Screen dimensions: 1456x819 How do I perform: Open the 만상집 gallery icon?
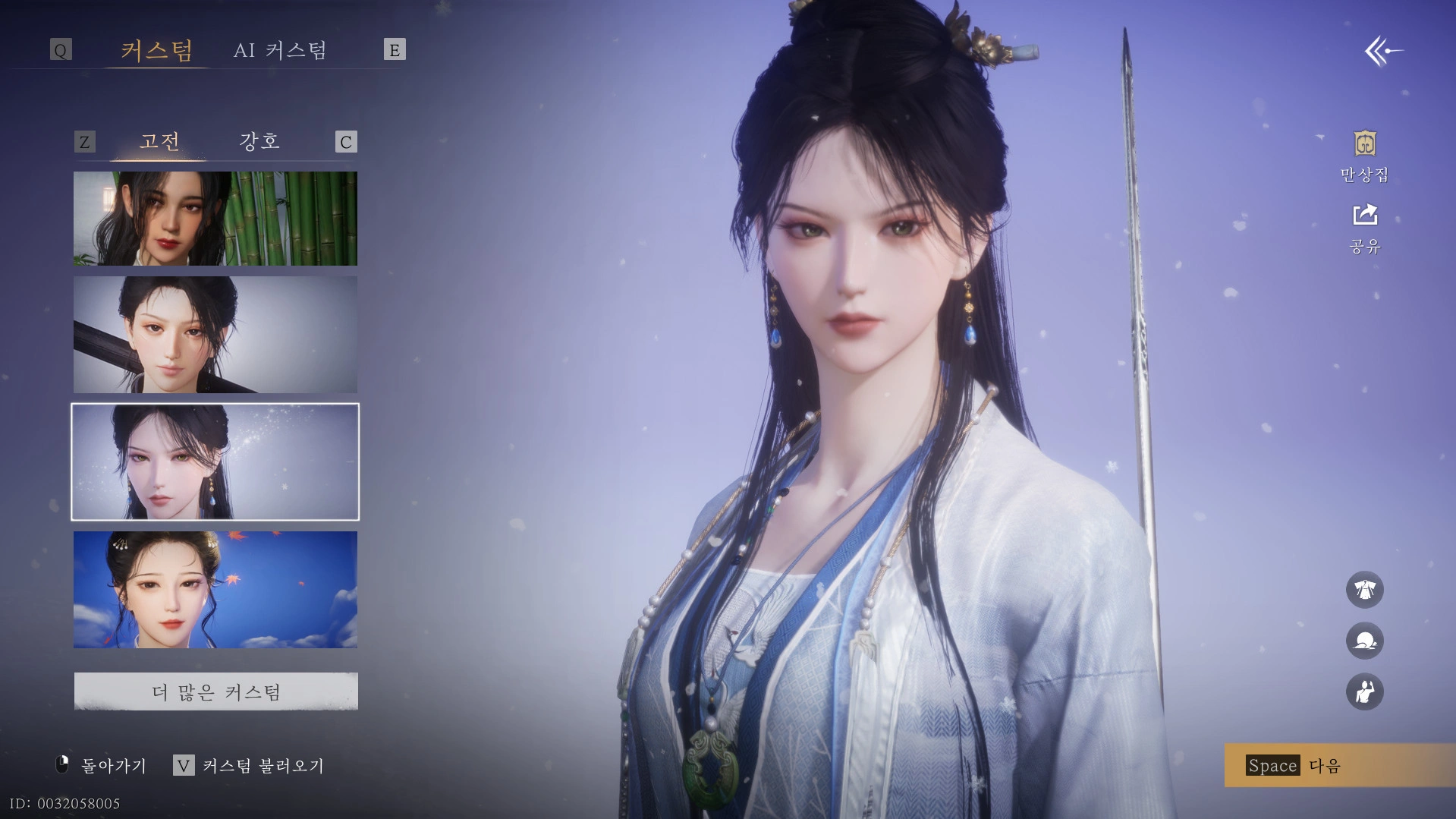(1364, 156)
